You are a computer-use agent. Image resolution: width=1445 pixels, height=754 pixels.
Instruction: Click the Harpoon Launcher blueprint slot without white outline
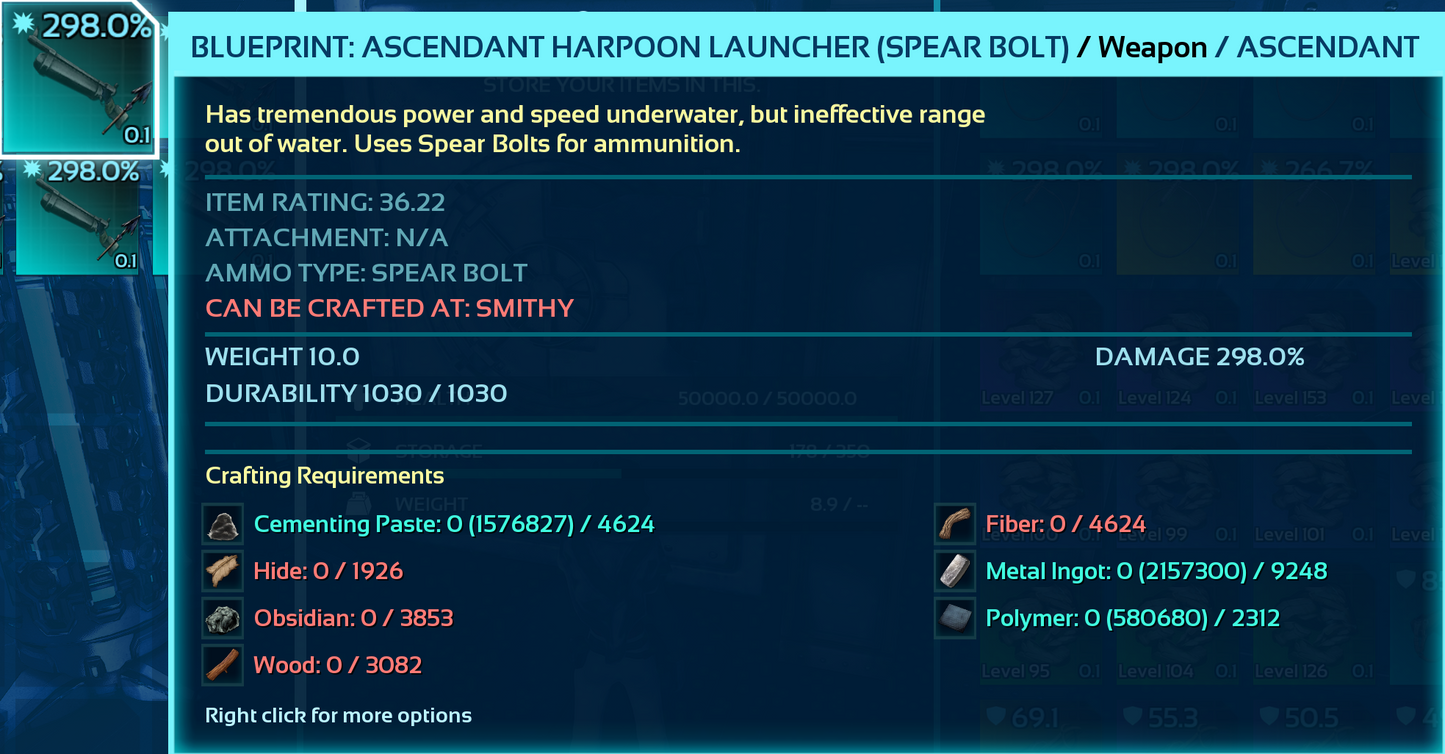coord(80,217)
